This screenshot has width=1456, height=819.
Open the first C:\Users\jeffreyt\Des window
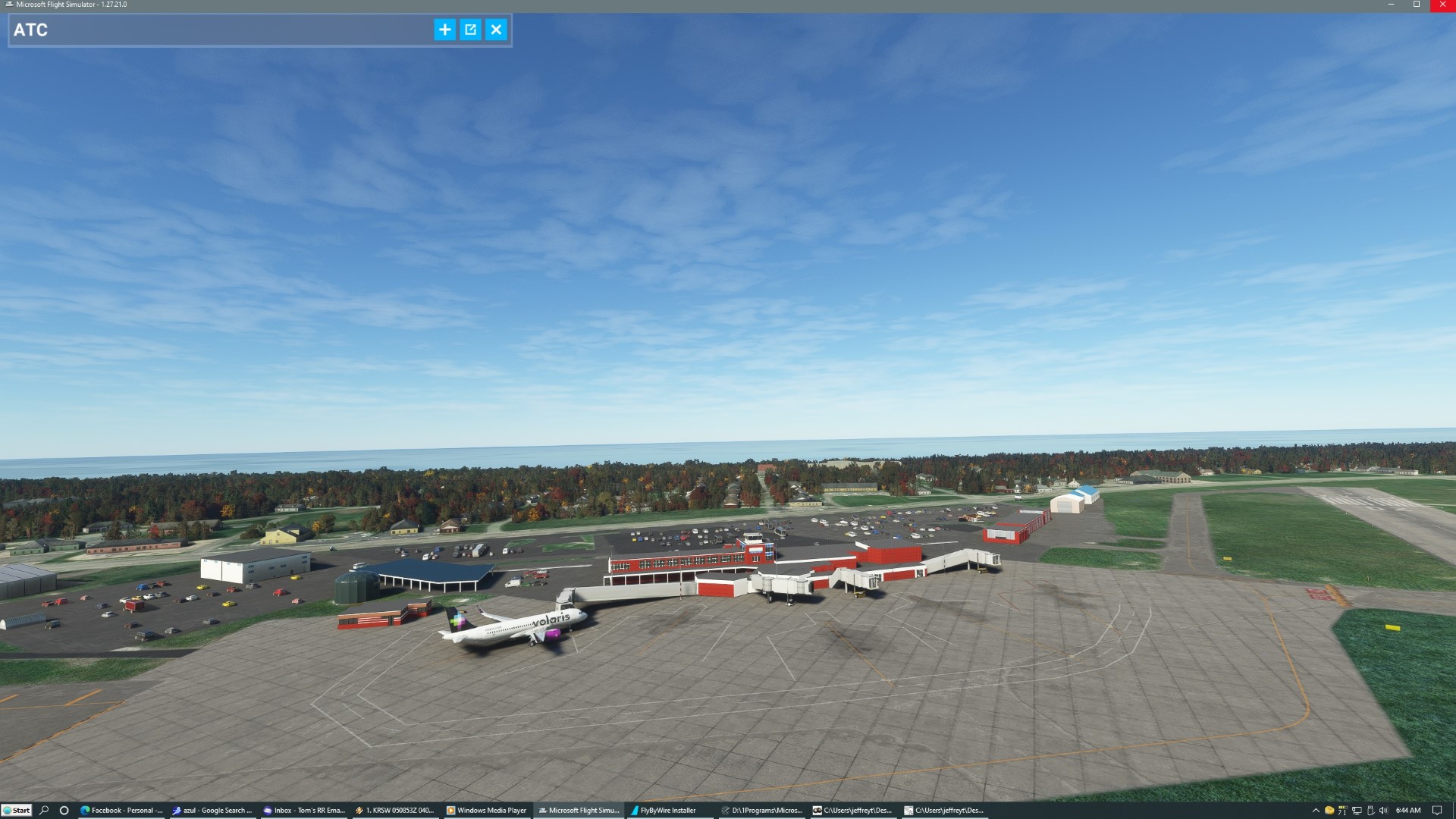[x=855, y=810]
